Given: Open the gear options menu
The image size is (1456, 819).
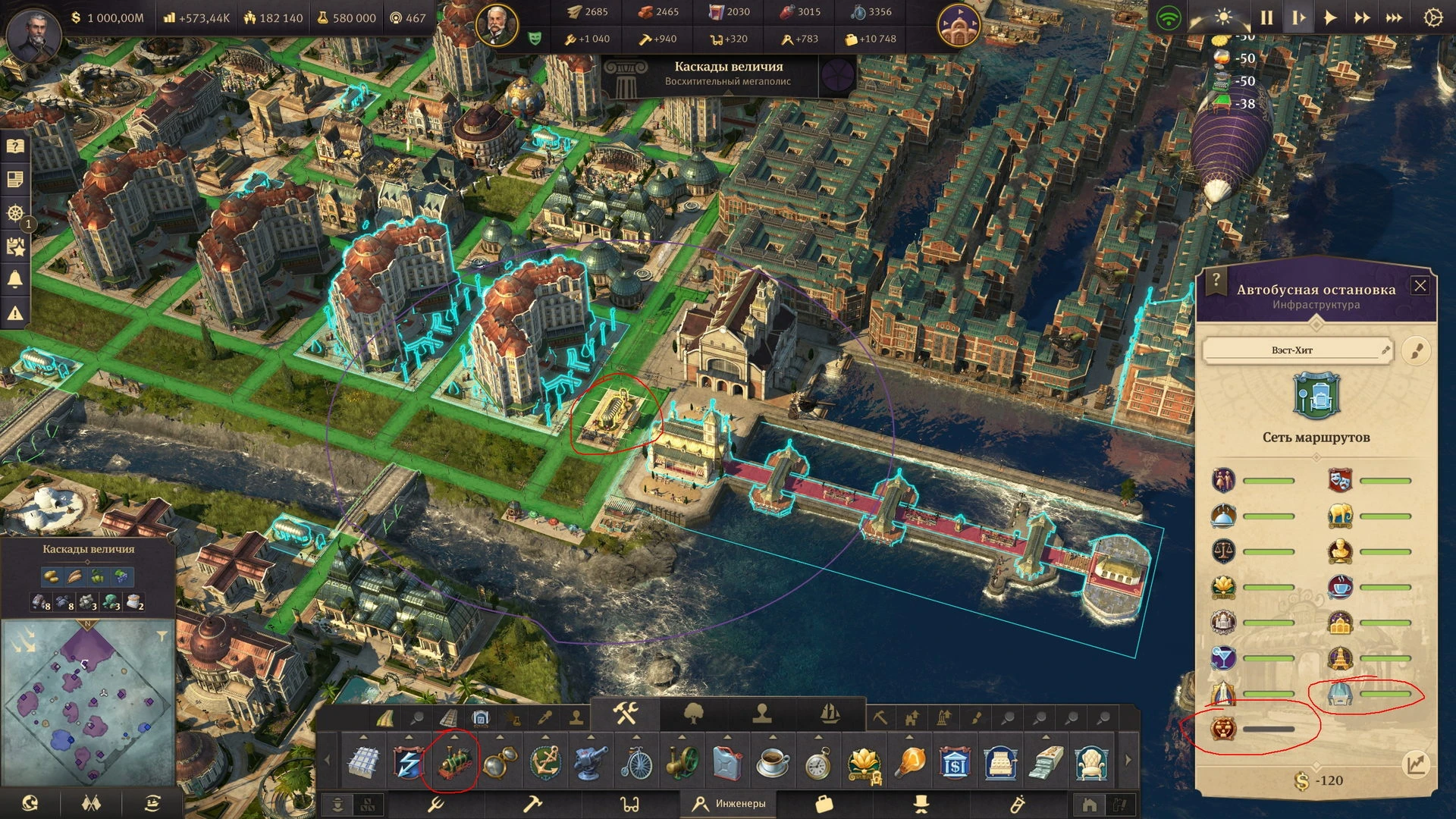Looking at the screenshot, I should pos(1432,17).
